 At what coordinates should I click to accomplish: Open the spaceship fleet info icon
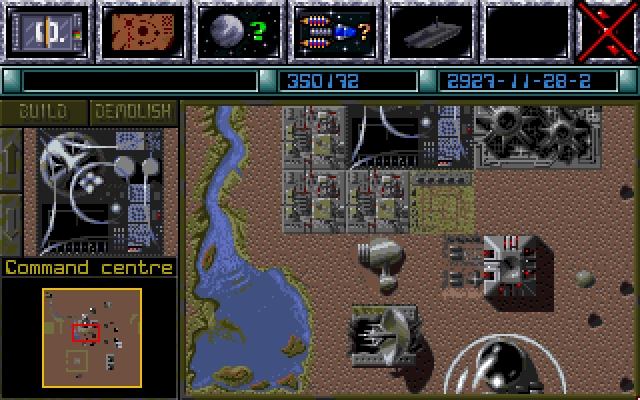pyautogui.click(x=332, y=31)
